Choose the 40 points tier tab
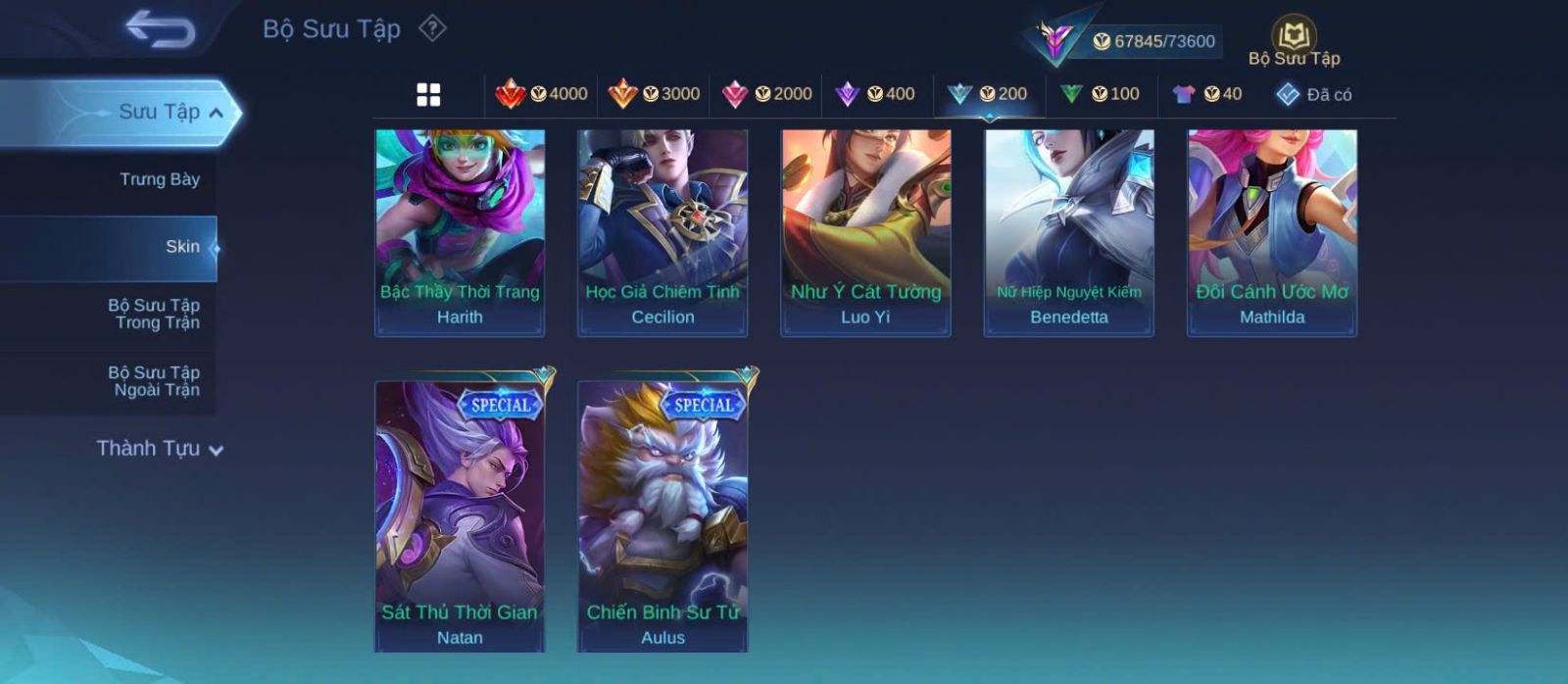Viewport: 1568px width, 684px height. (x=1207, y=94)
